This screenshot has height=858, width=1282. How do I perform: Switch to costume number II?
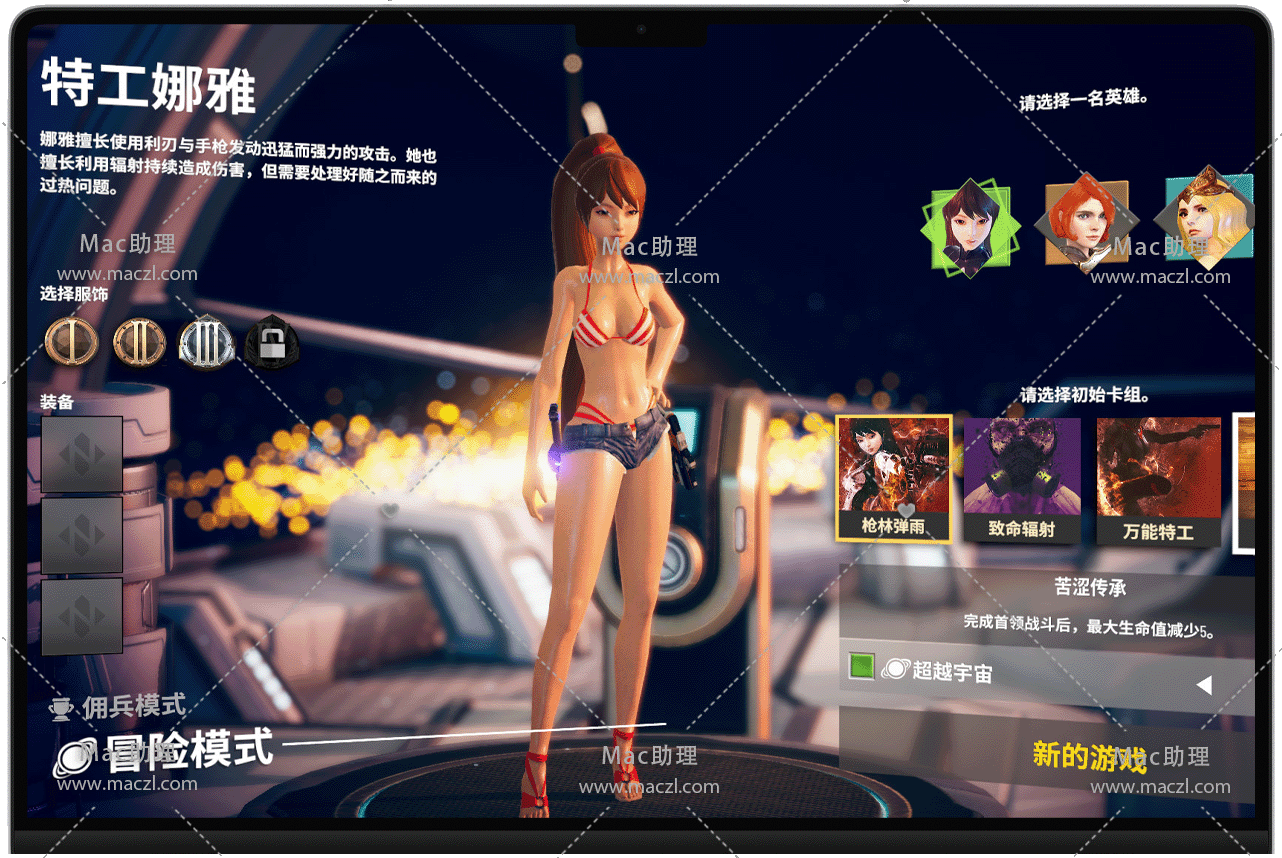[x=139, y=342]
